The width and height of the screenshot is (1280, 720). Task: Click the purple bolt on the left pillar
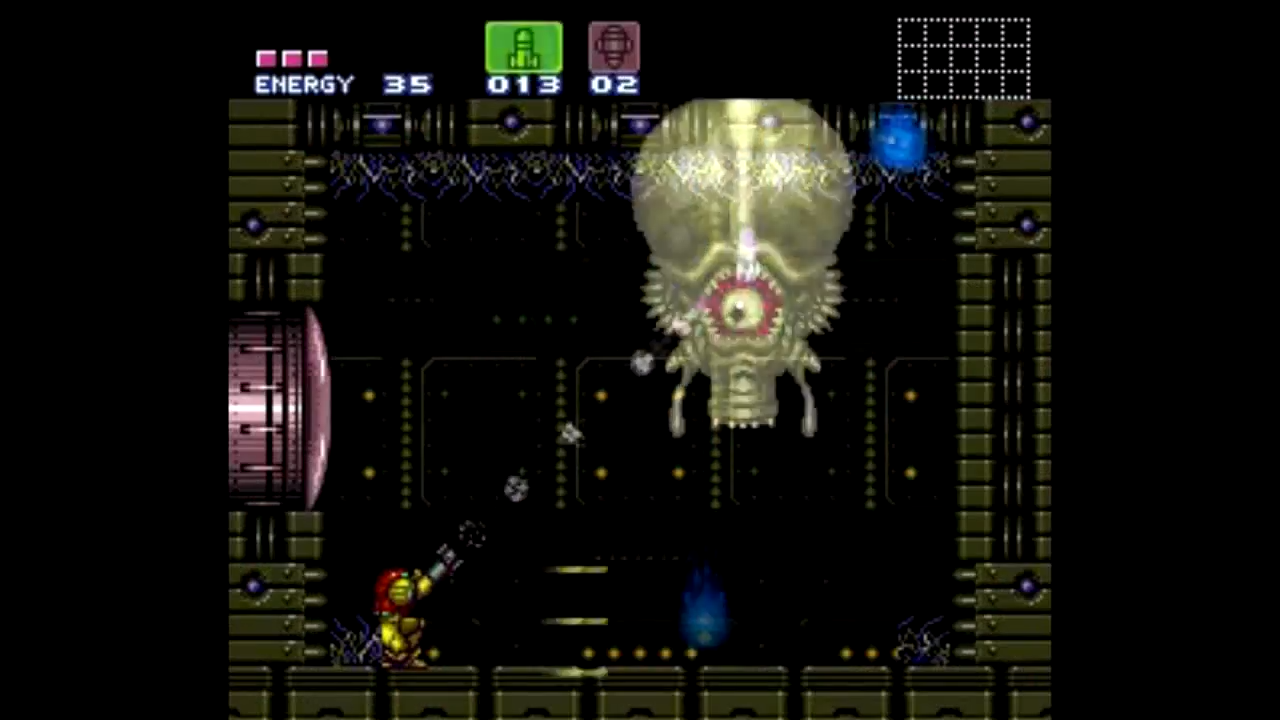pyautogui.click(x=253, y=225)
